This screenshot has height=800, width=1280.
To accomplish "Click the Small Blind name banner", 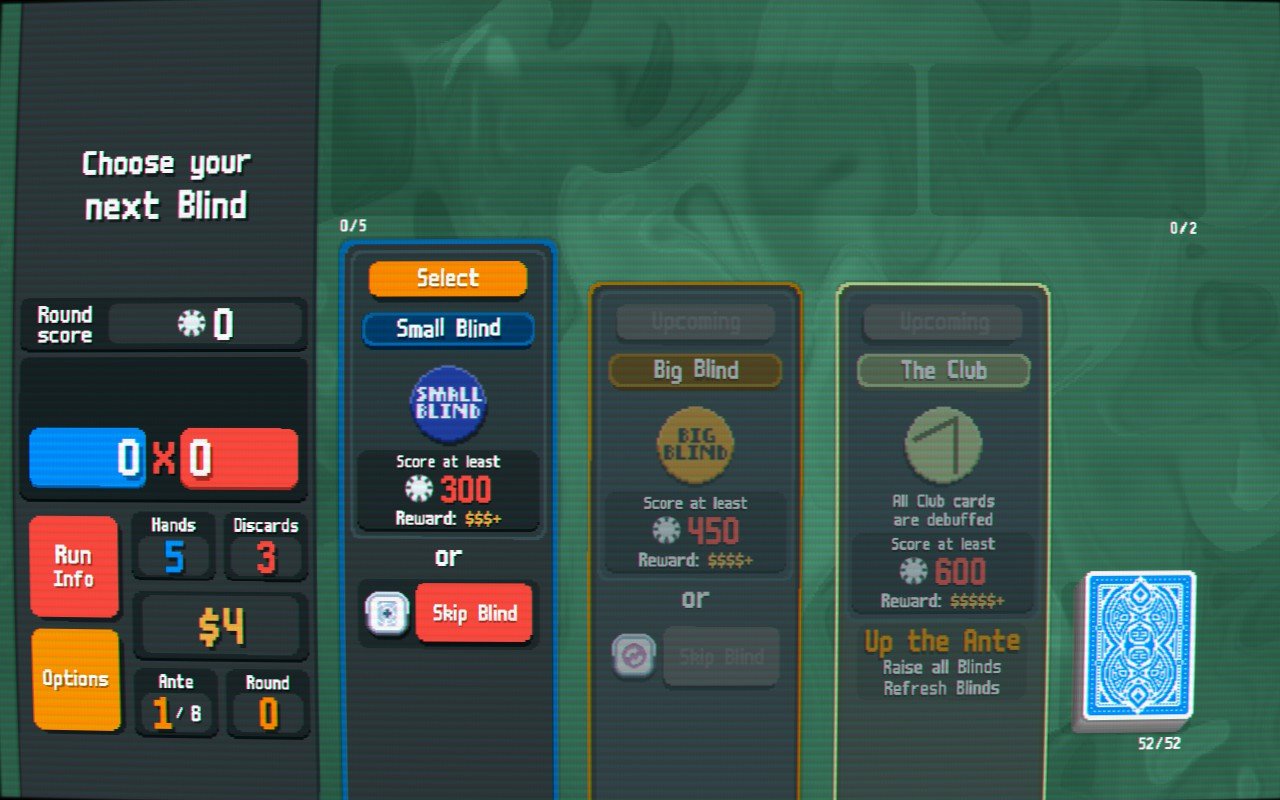I will [x=447, y=330].
